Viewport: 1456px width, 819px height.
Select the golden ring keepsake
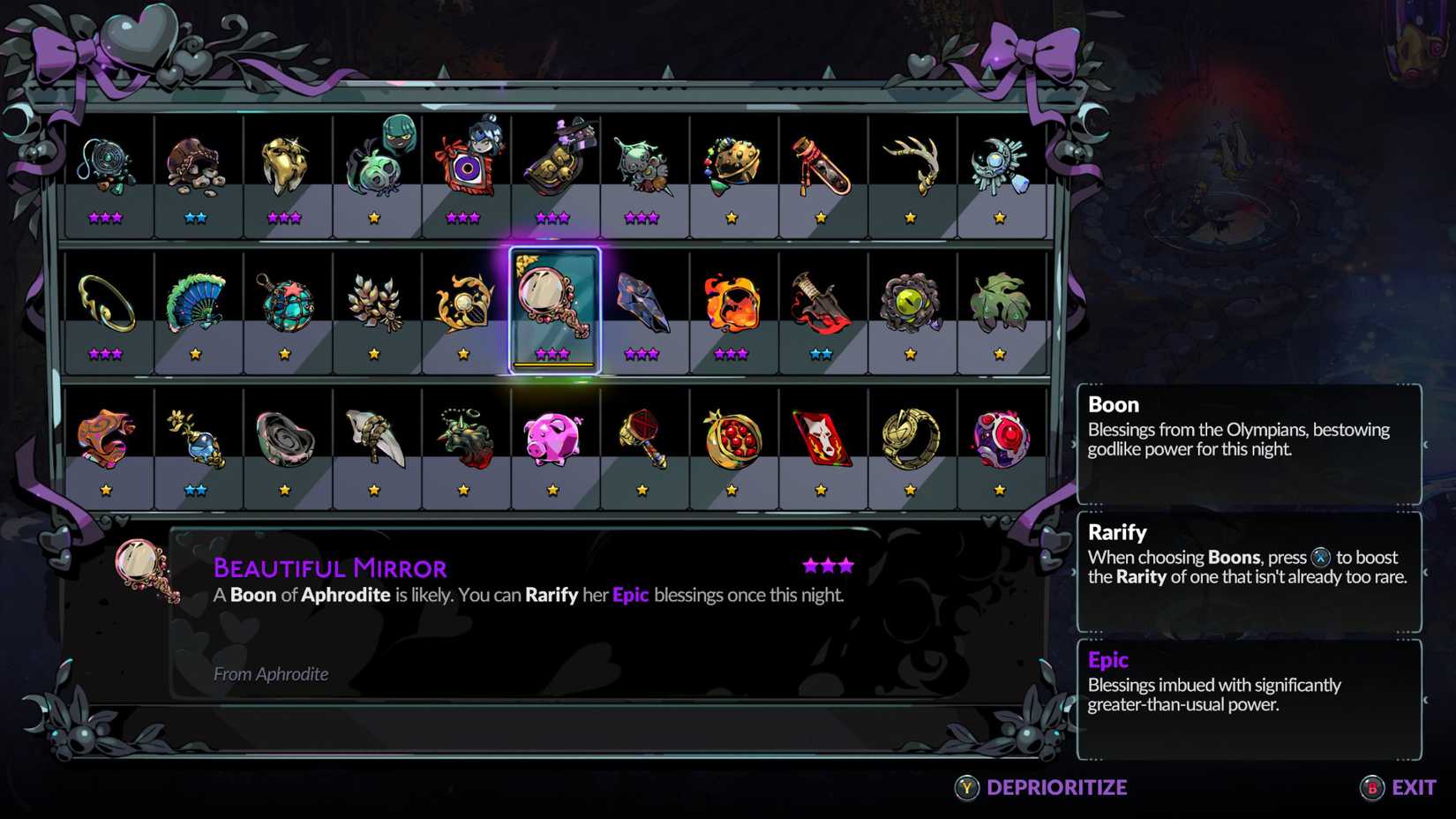click(x=104, y=300)
